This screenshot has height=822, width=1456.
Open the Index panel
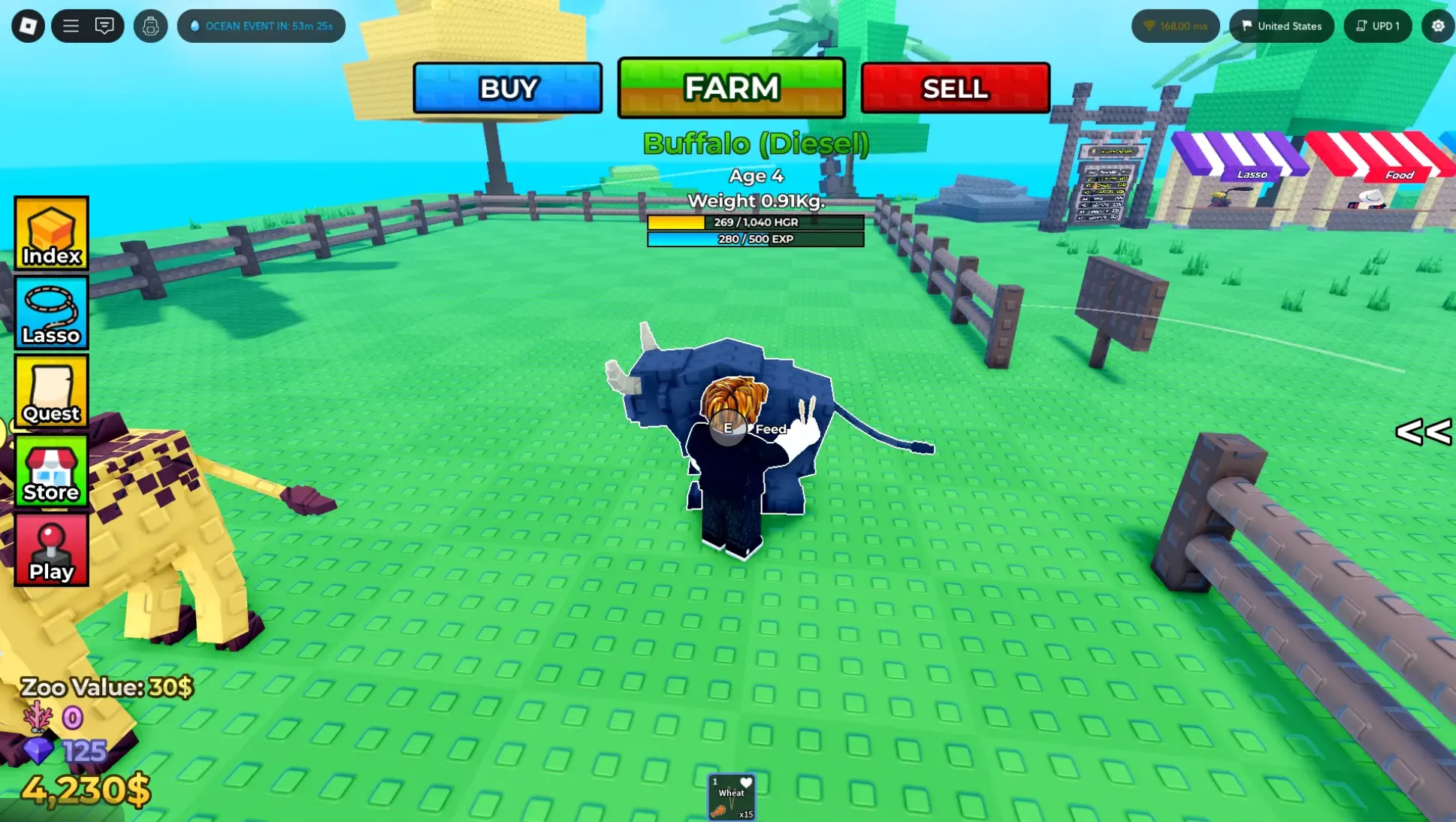click(x=50, y=233)
